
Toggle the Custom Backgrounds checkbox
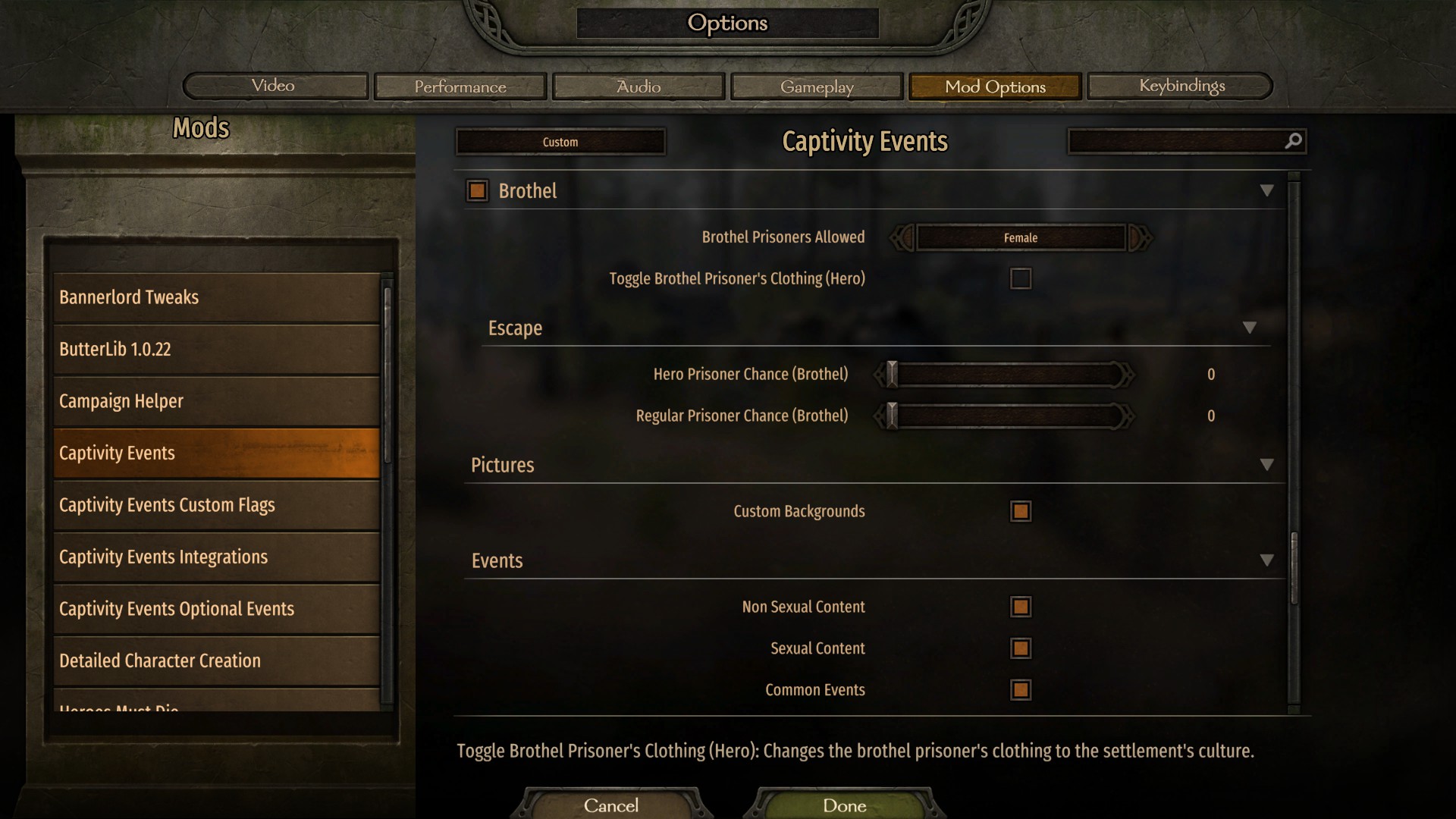click(1021, 511)
